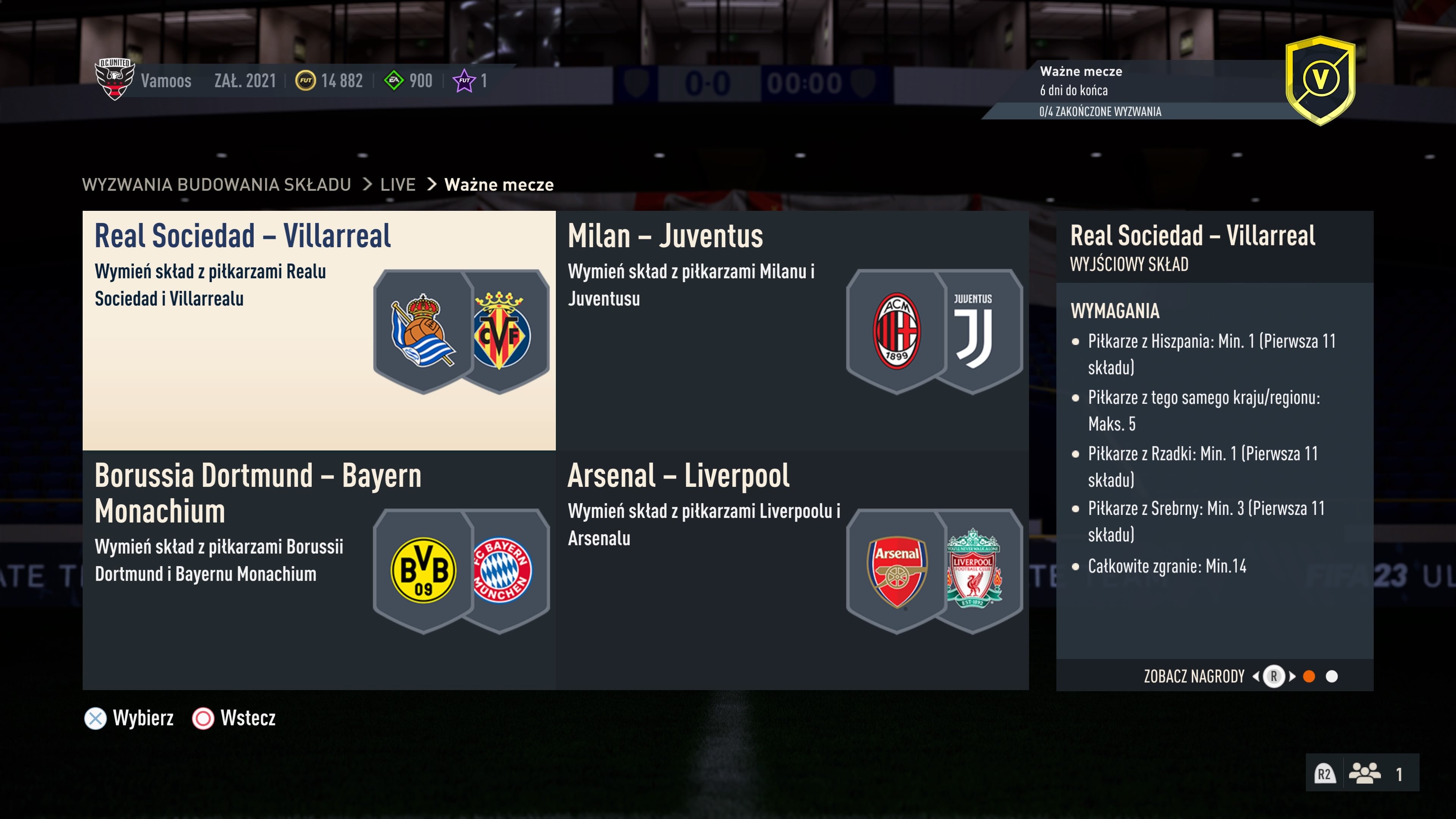Open the Milan – Juventus challenge tile

click(791, 330)
